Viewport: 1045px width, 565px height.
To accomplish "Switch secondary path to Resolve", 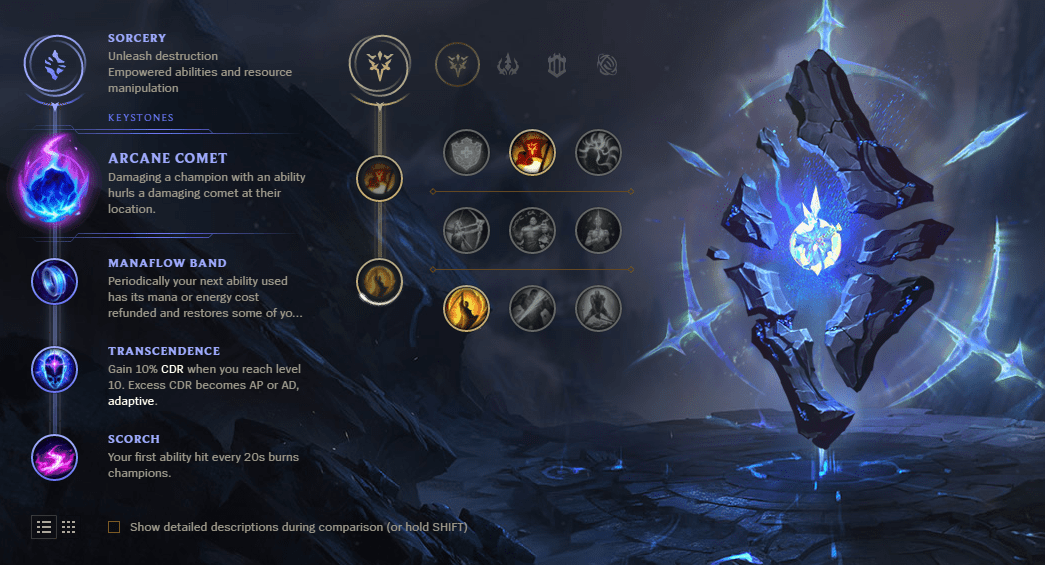I will pos(557,65).
